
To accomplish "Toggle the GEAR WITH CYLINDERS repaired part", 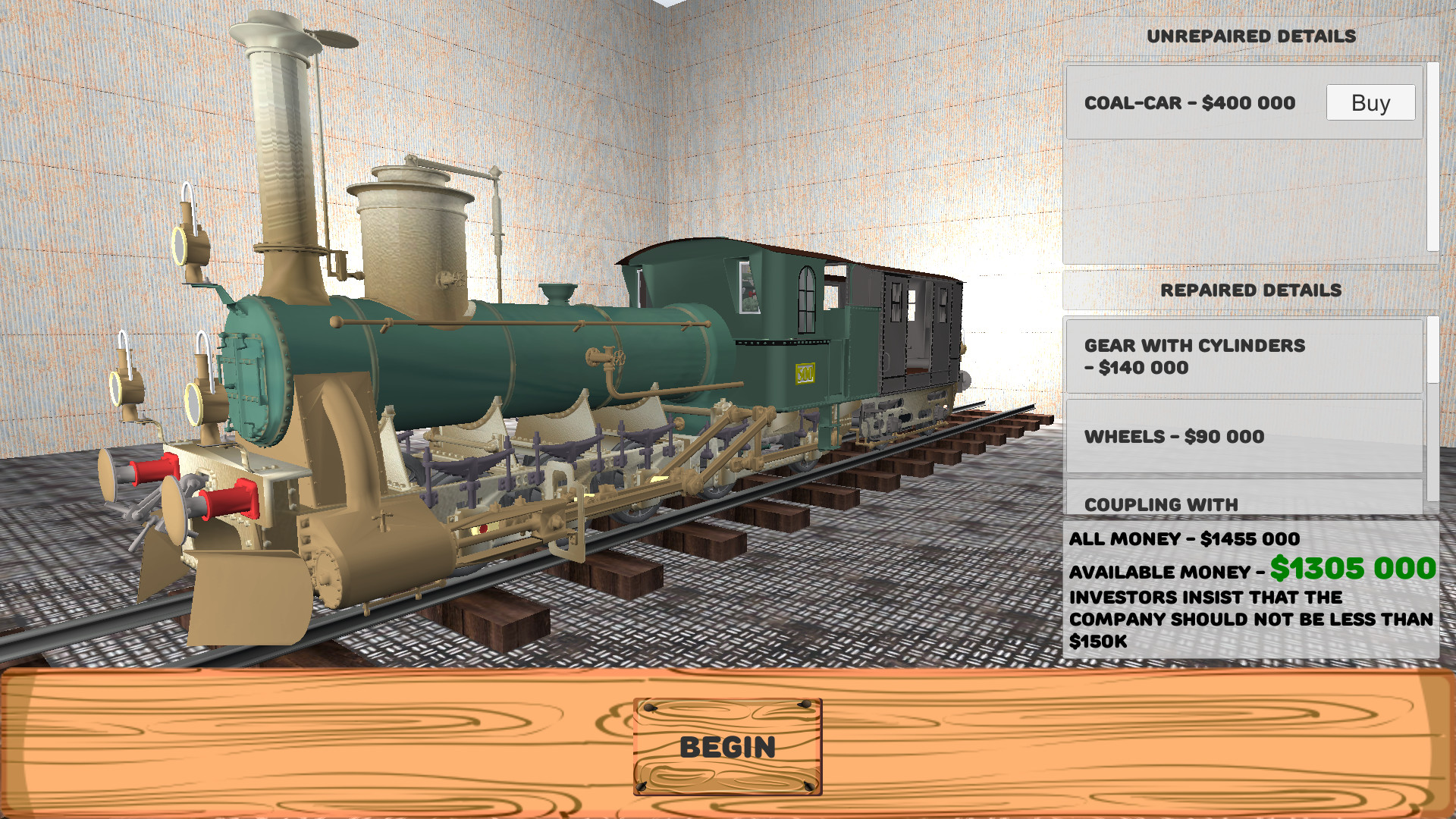I will click(x=1244, y=356).
